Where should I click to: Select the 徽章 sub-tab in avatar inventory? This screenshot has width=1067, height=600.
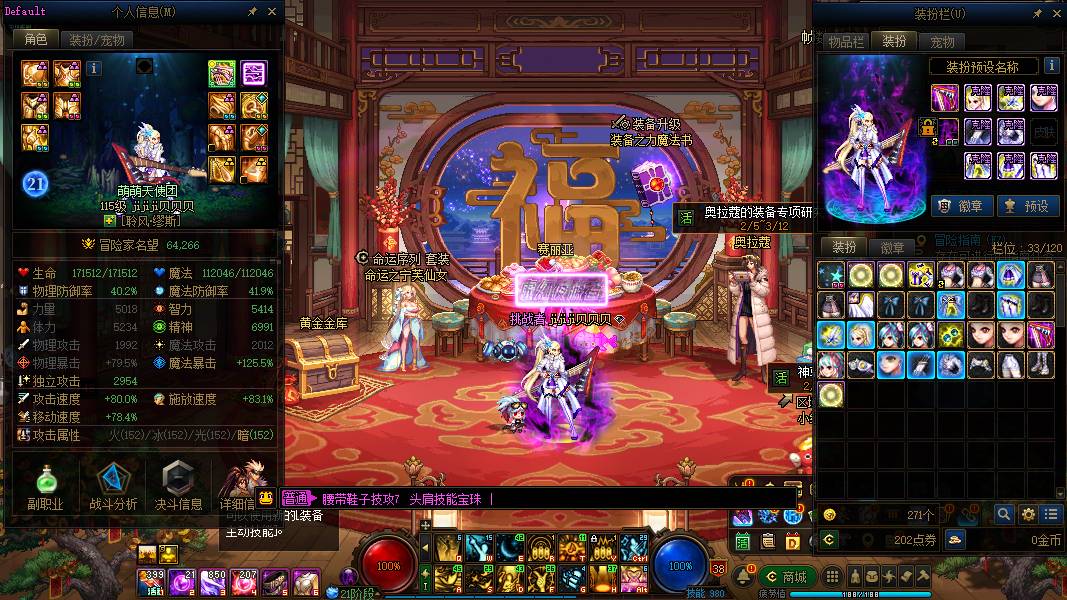click(892, 247)
